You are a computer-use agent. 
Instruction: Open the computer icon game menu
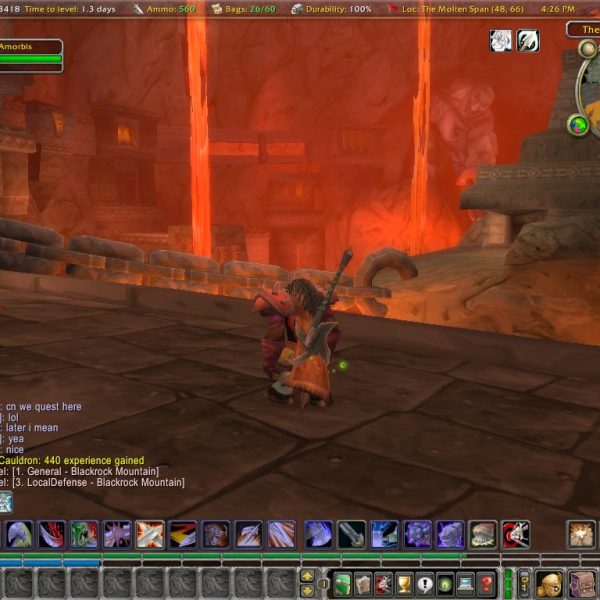465,584
